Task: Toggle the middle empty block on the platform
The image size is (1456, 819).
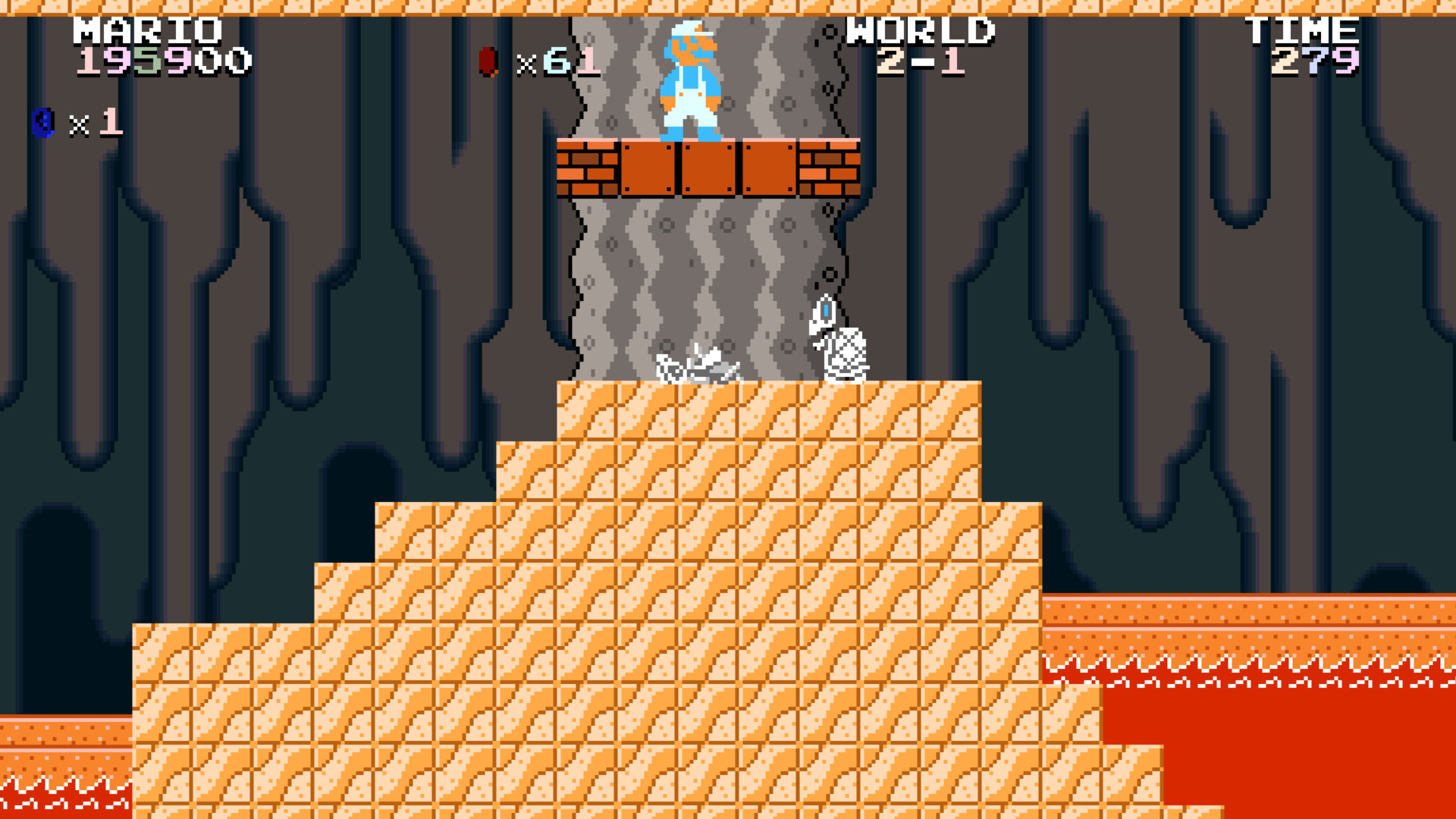Action: [x=708, y=168]
